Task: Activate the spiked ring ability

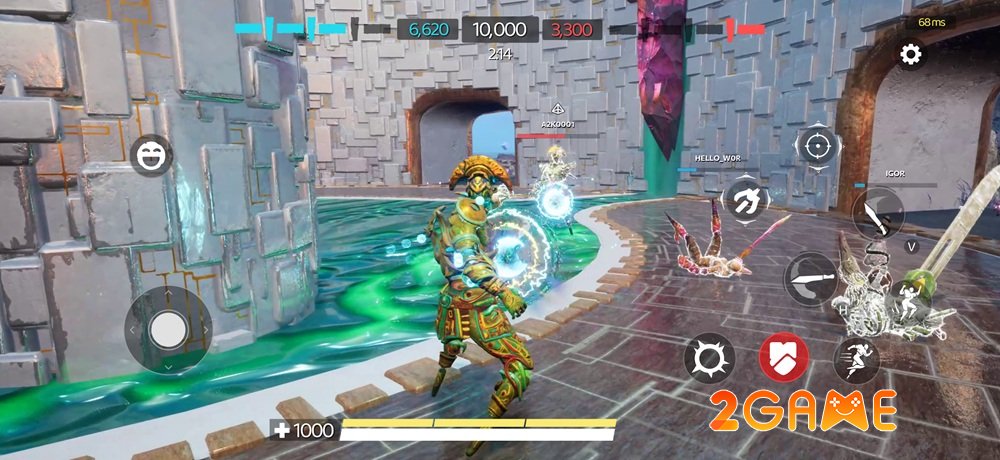Action: (710, 358)
